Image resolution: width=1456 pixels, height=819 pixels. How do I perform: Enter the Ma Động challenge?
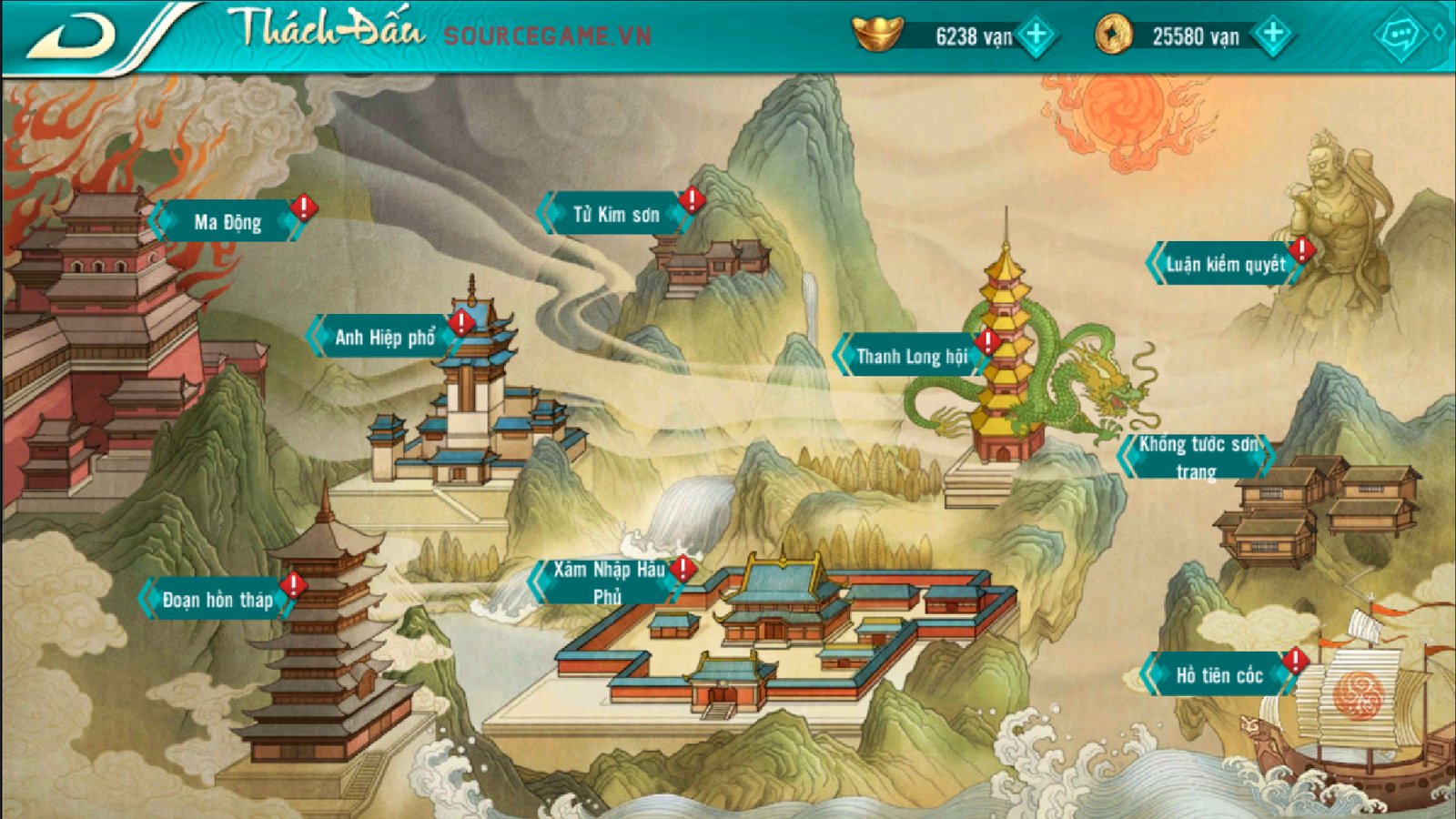(227, 222)
